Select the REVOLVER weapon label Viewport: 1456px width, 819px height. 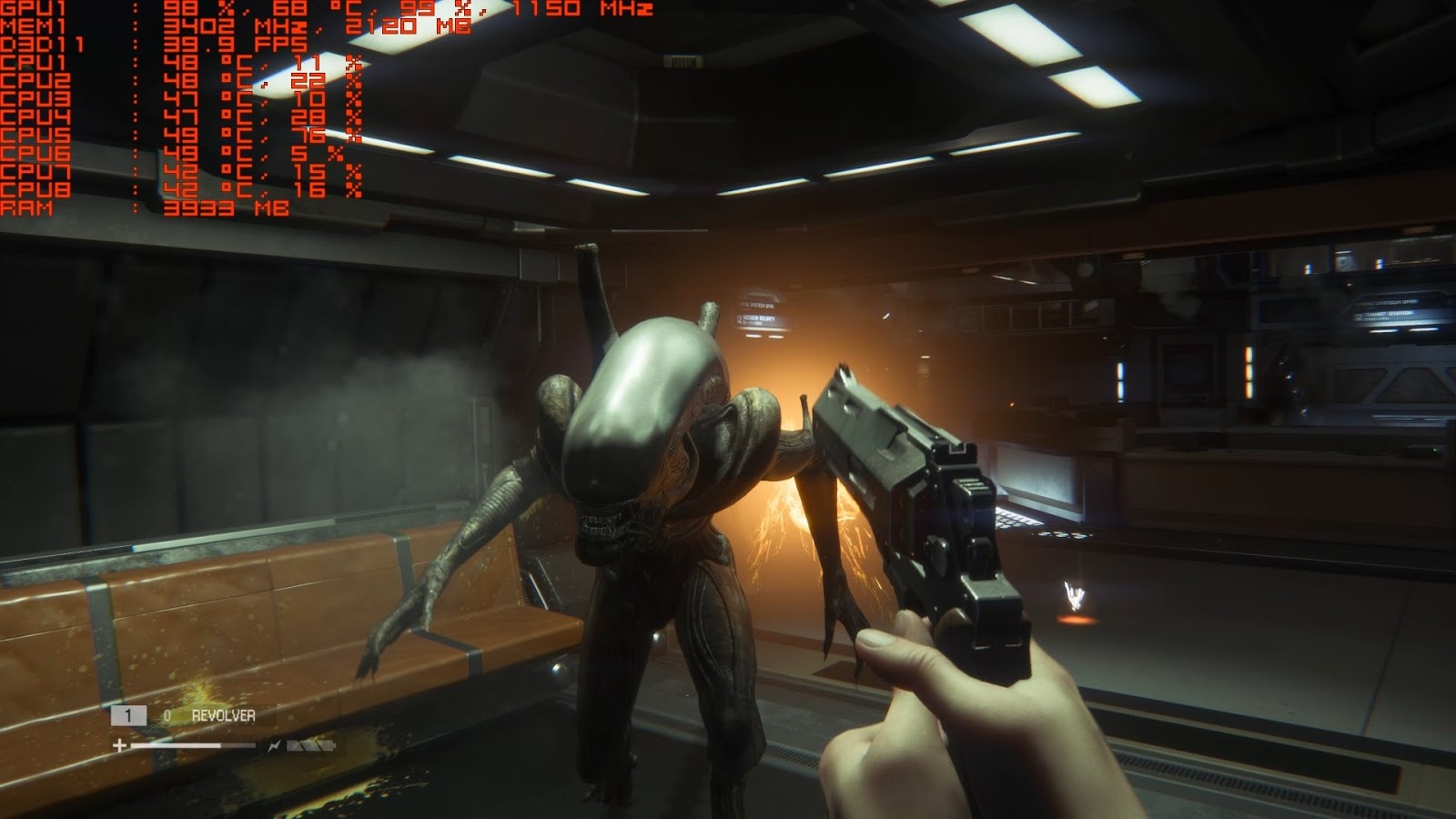(223, 716)
